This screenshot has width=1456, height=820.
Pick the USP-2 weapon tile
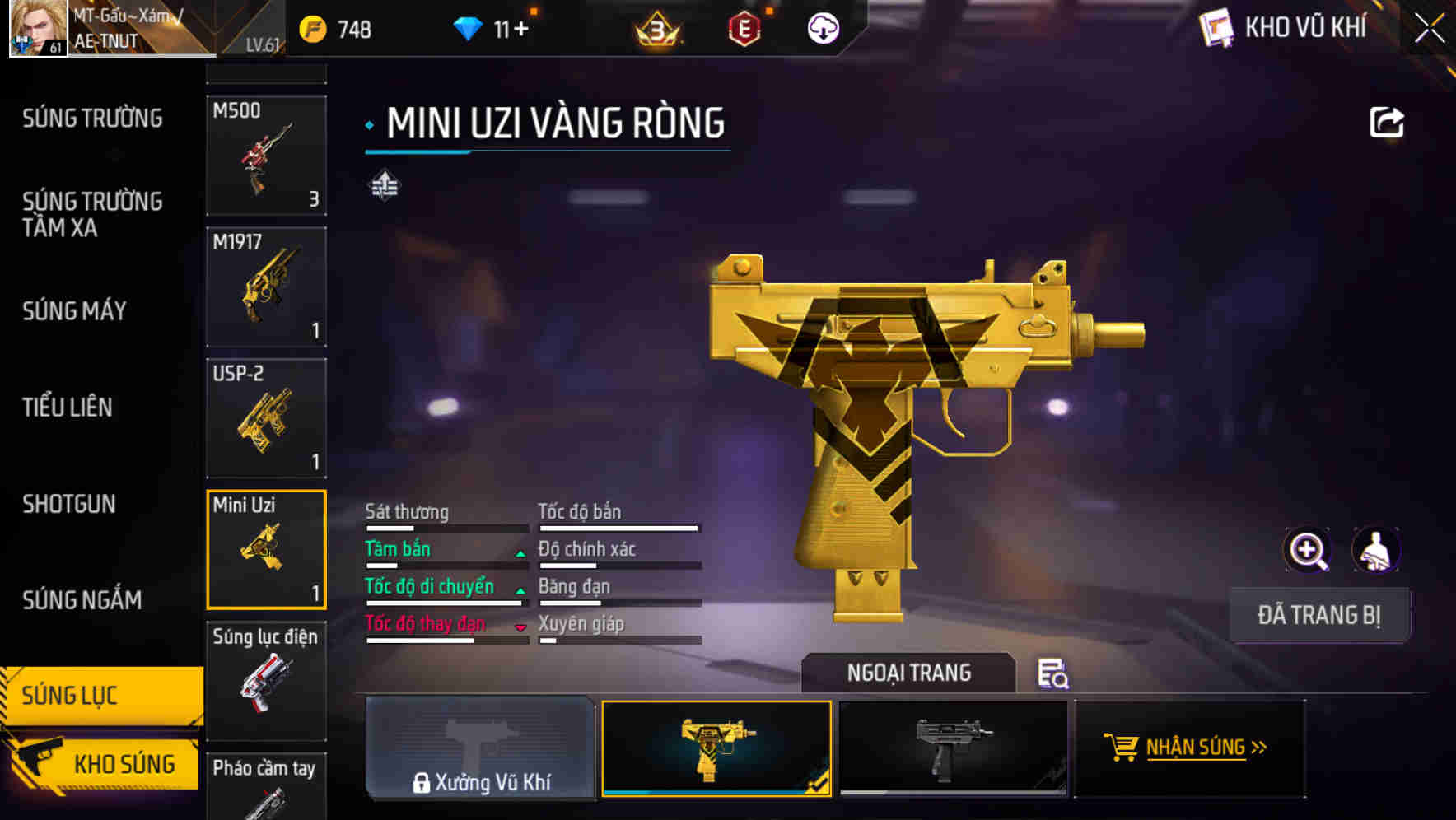point(266,418)
